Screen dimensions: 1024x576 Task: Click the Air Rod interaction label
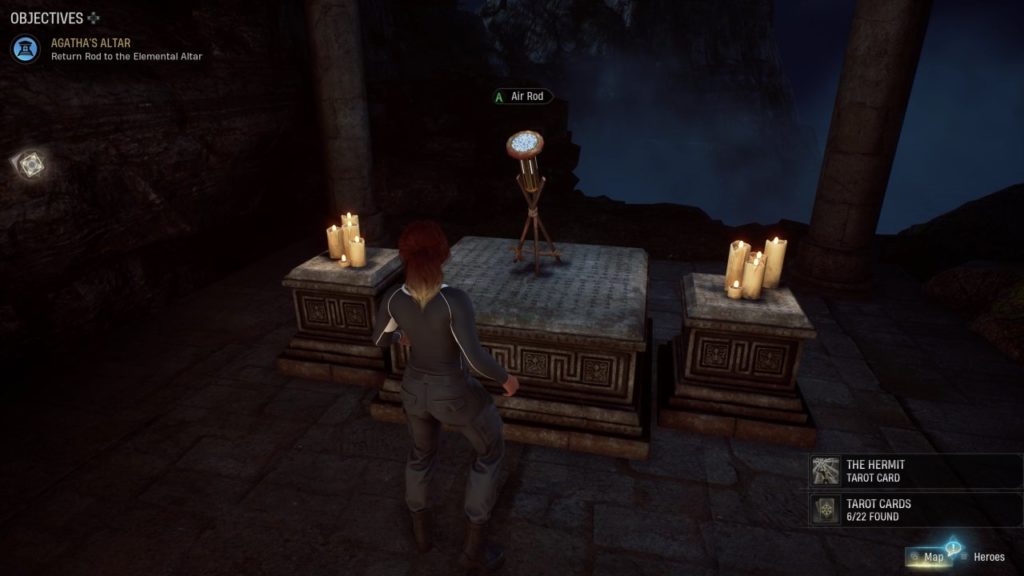click(x=523, y=97)
